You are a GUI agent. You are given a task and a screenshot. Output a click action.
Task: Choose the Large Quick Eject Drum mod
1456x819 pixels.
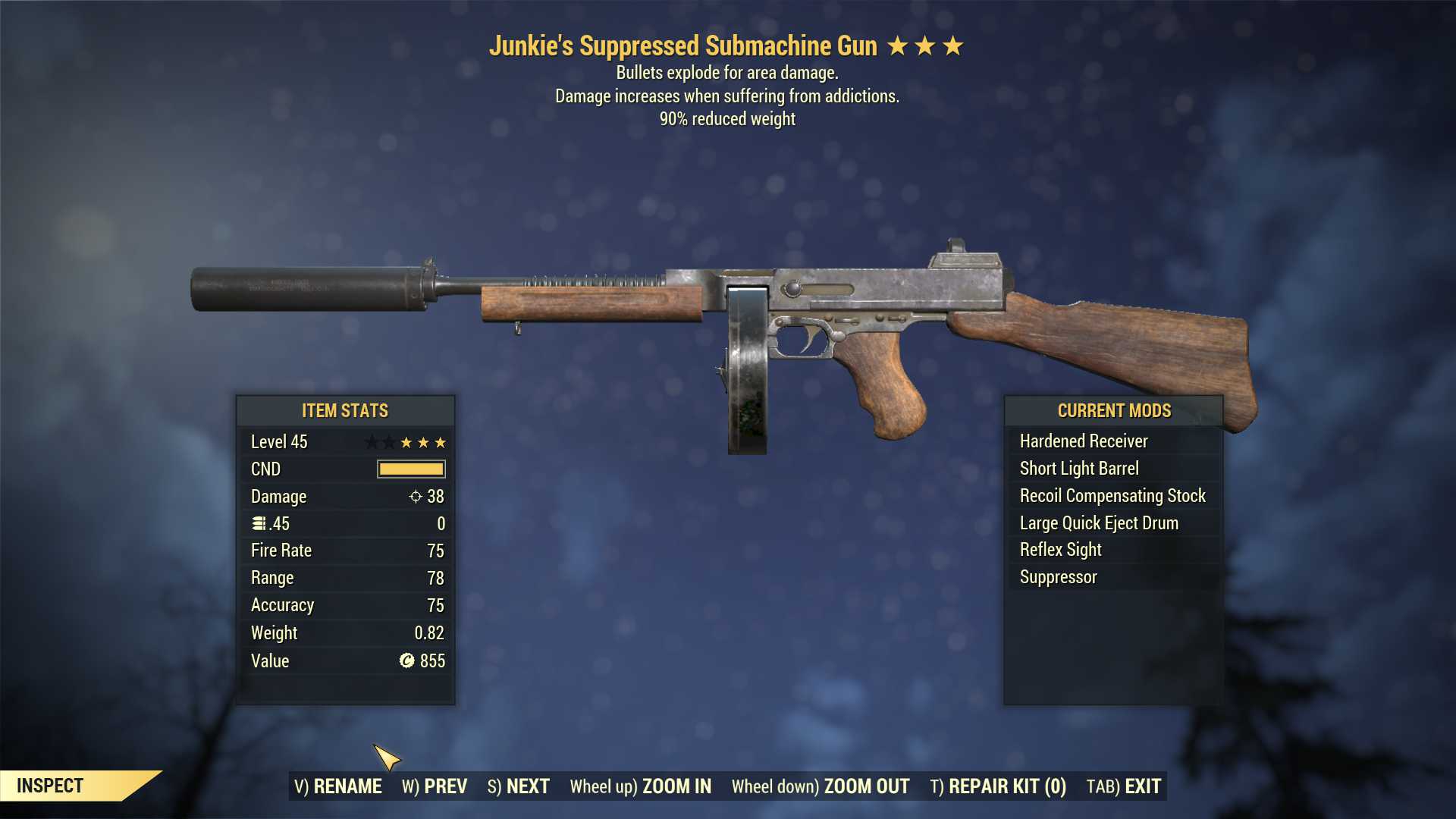click(x=1098, y=522)
